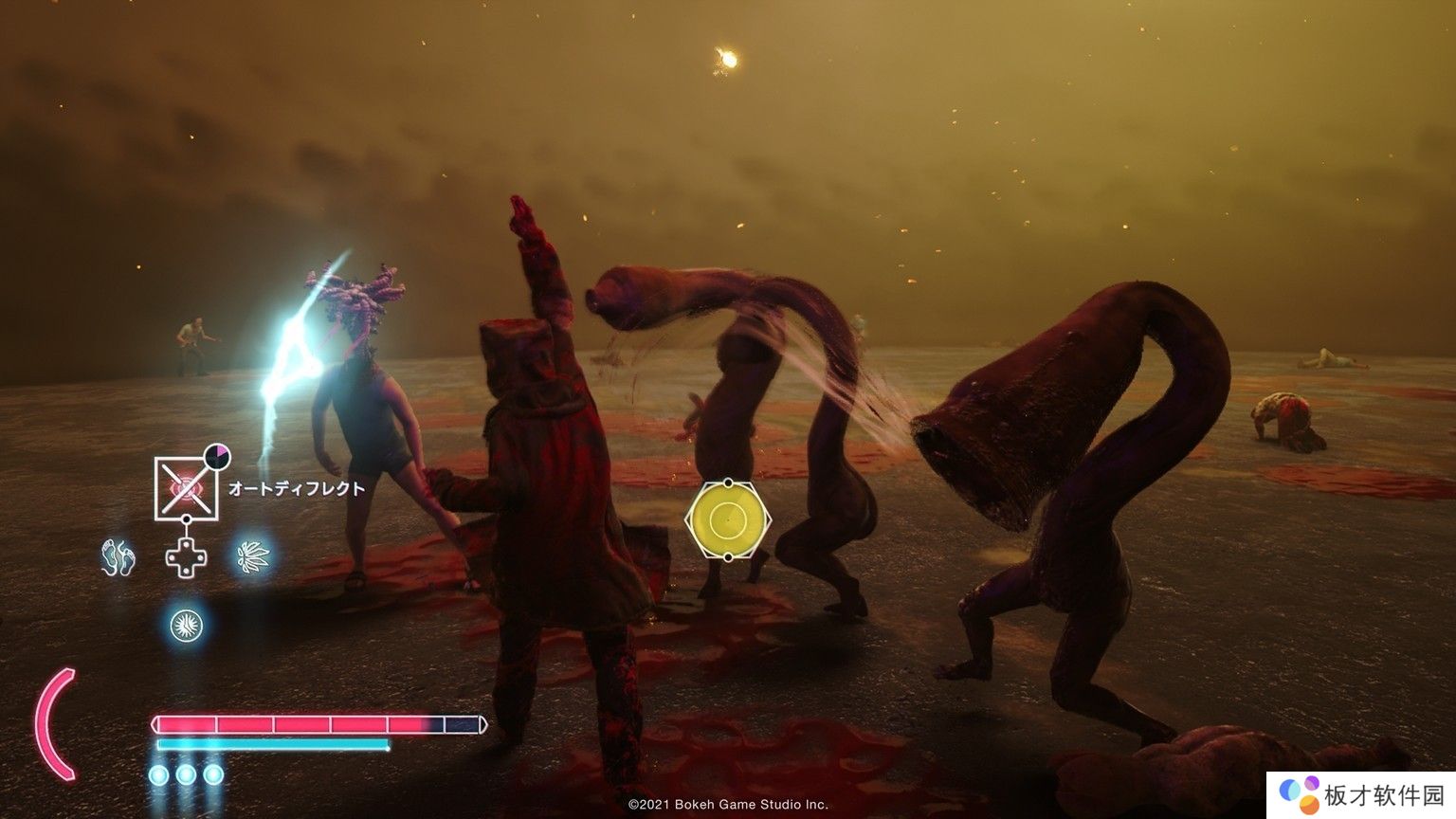This screenshot has height=819, width=1456.
Task: Activate the two footprints ability icon
Action: pyautogui.click(x=118, y=557)
